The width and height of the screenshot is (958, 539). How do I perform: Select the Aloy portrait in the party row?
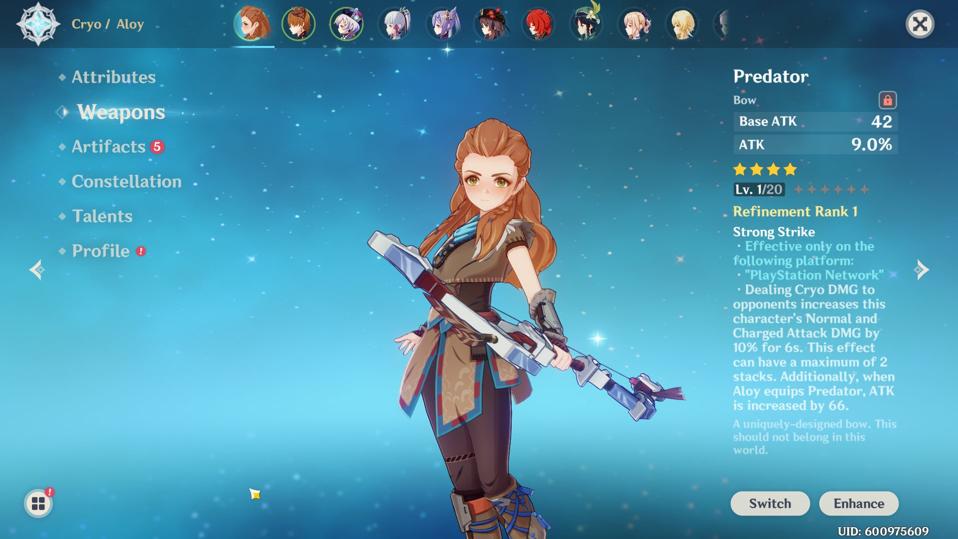(252, 23)
